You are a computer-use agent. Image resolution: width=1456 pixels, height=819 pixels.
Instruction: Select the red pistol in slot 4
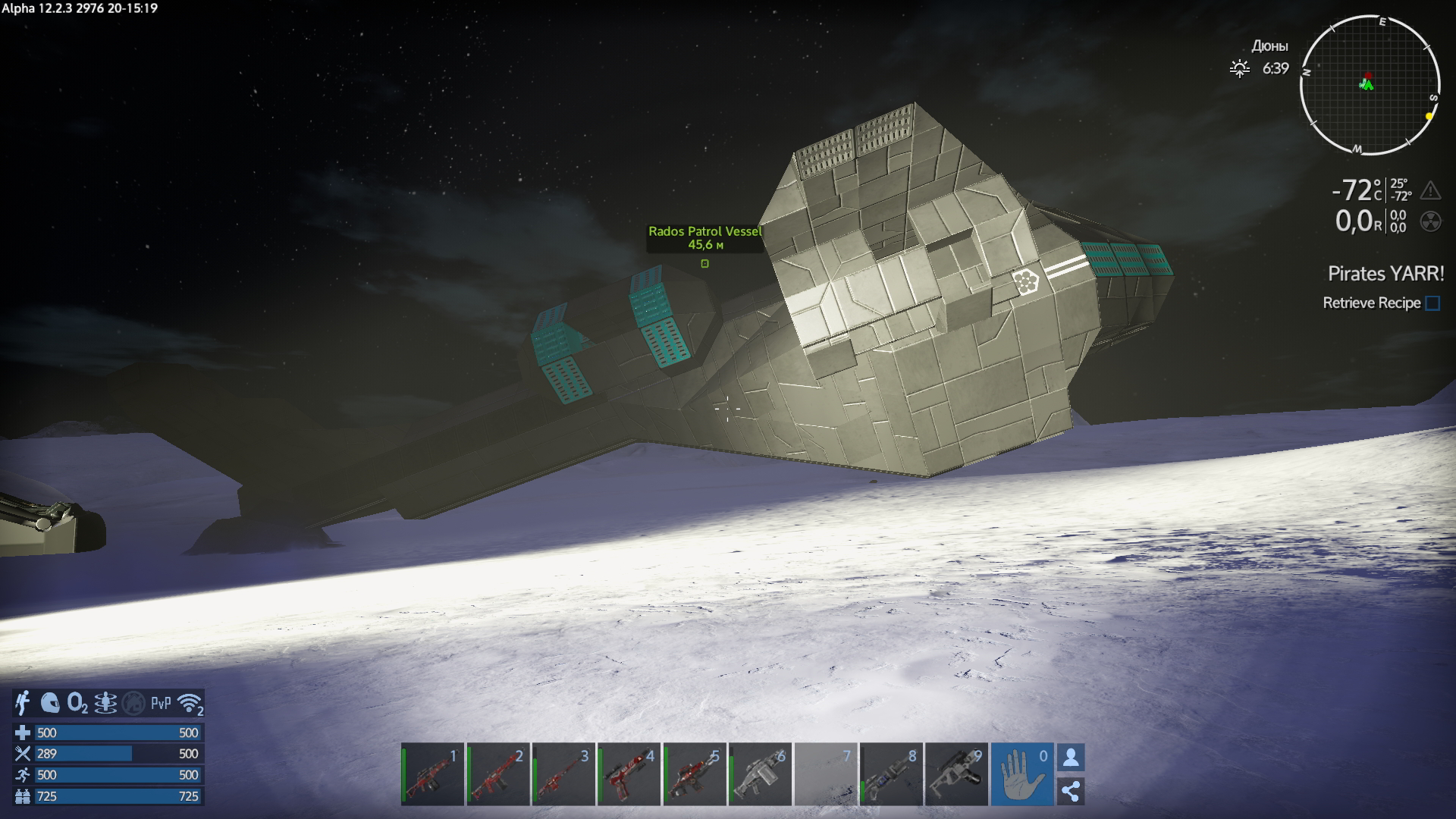click(x=629, y=774)
